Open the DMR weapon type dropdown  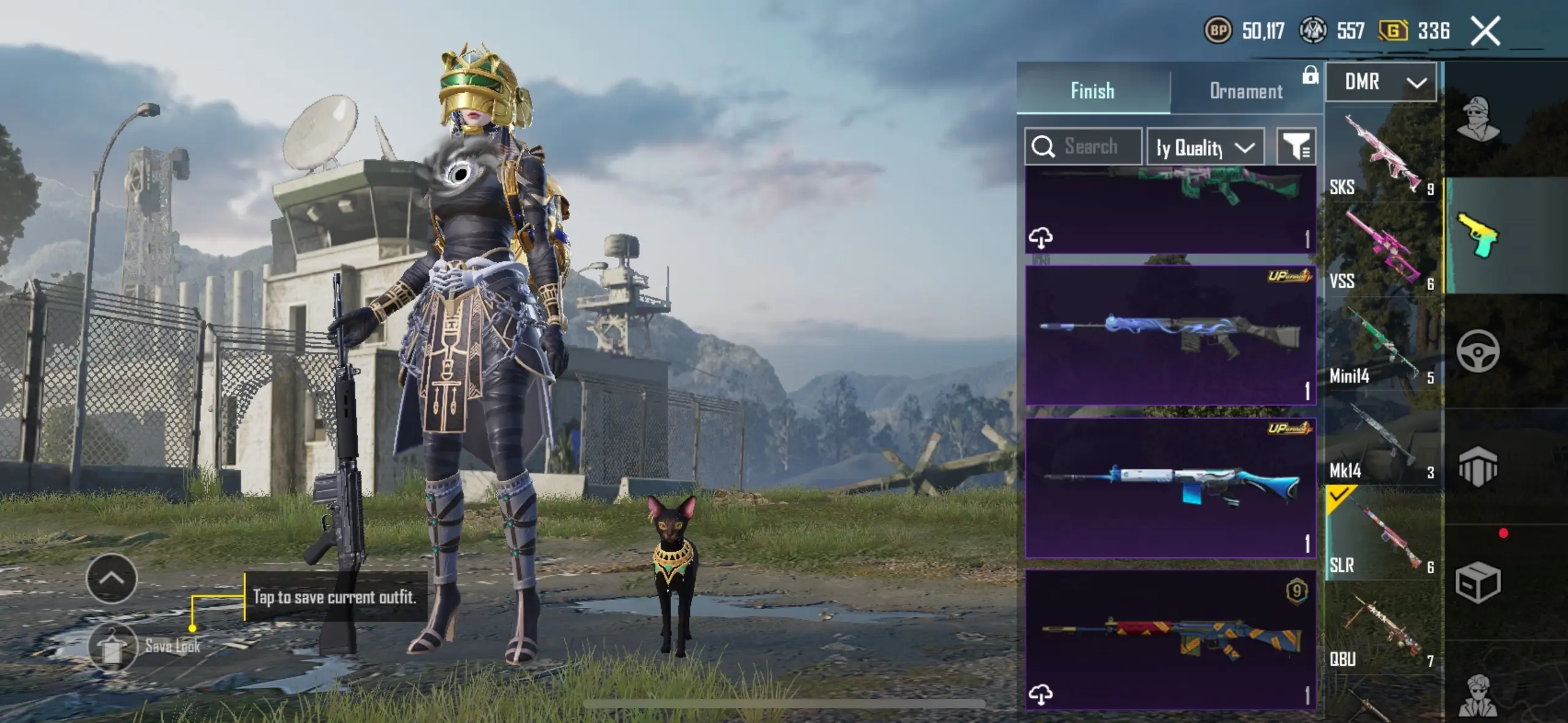tap(1381, 82)
